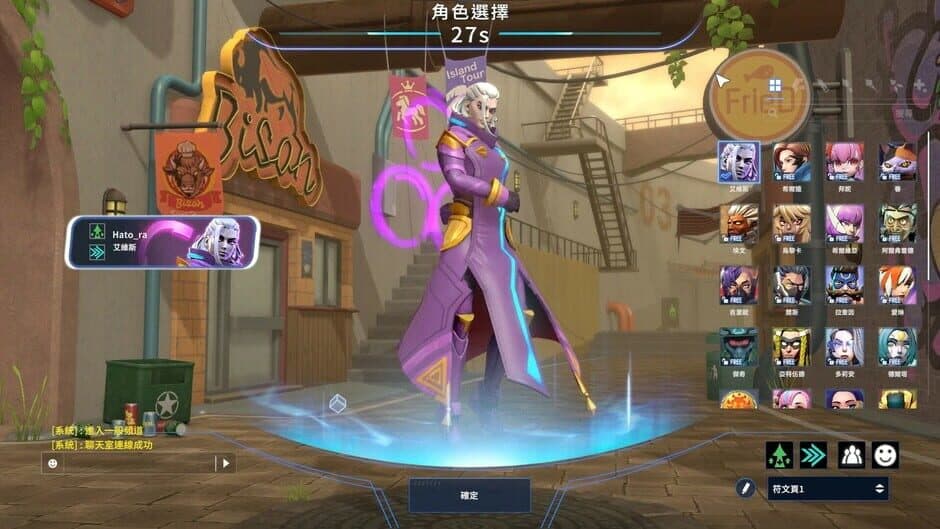The image size is (940, 529).
Task: Select the green-skinned goggles hero portrait
Action: click(x=897, y=223)
